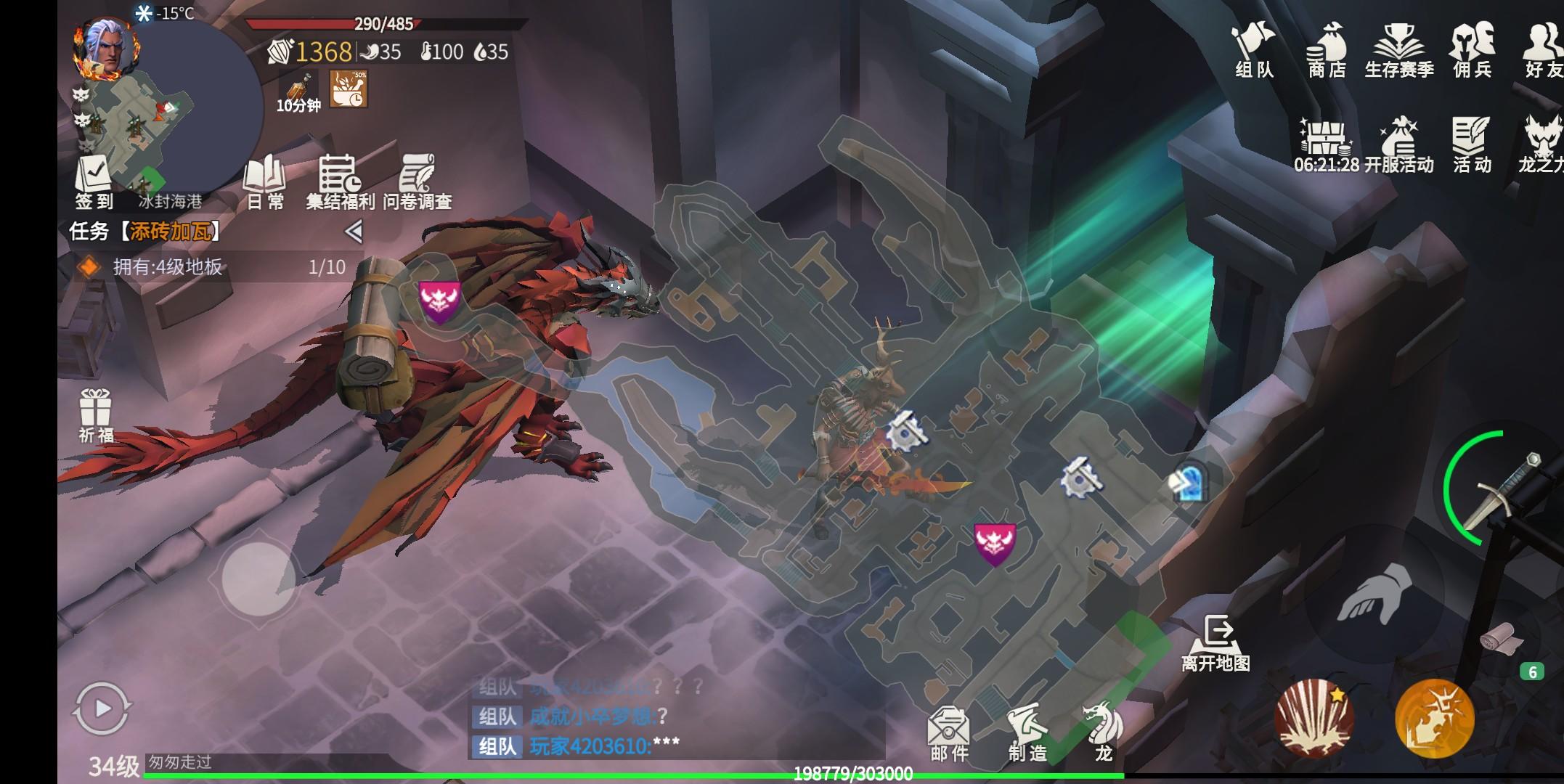Open the 组队 team menu

(x=1254, y=49)
